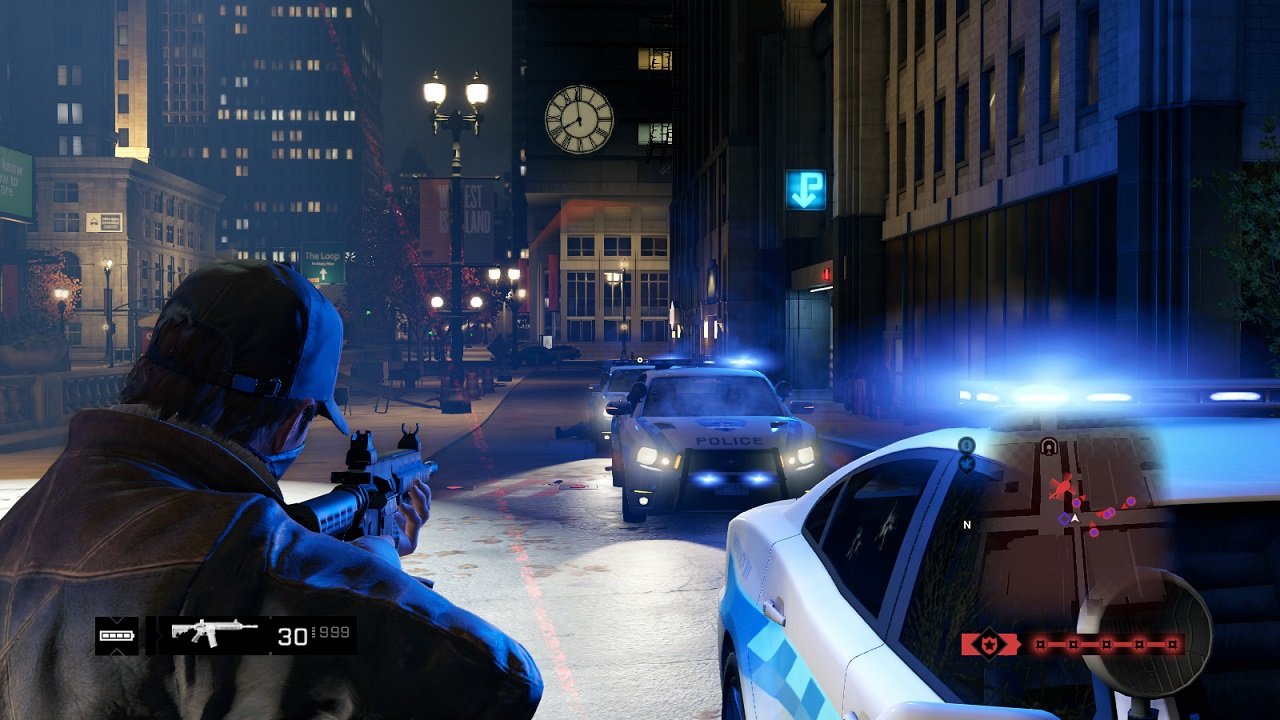Screen dimensions: 1280x720
Task: Click the dollar shop marker beside the minimap
Action: 965,446
